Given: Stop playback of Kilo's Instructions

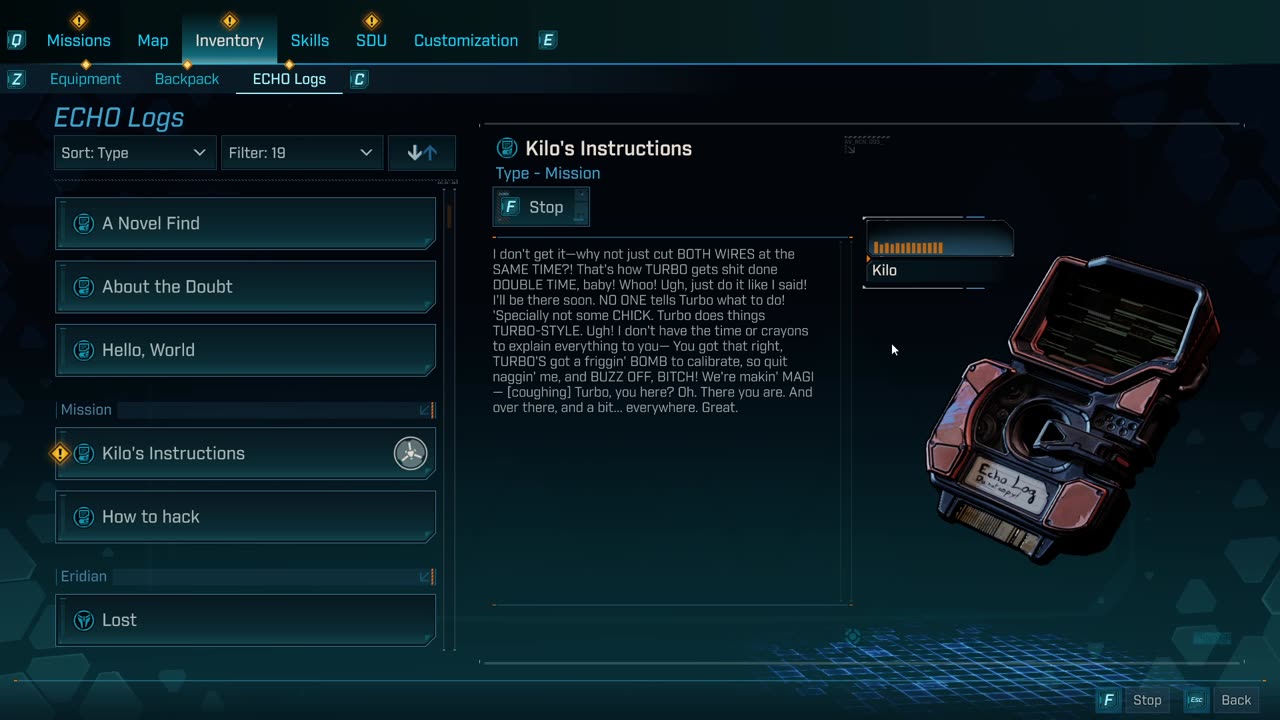Looking at the screenshot, I should 541,207.
